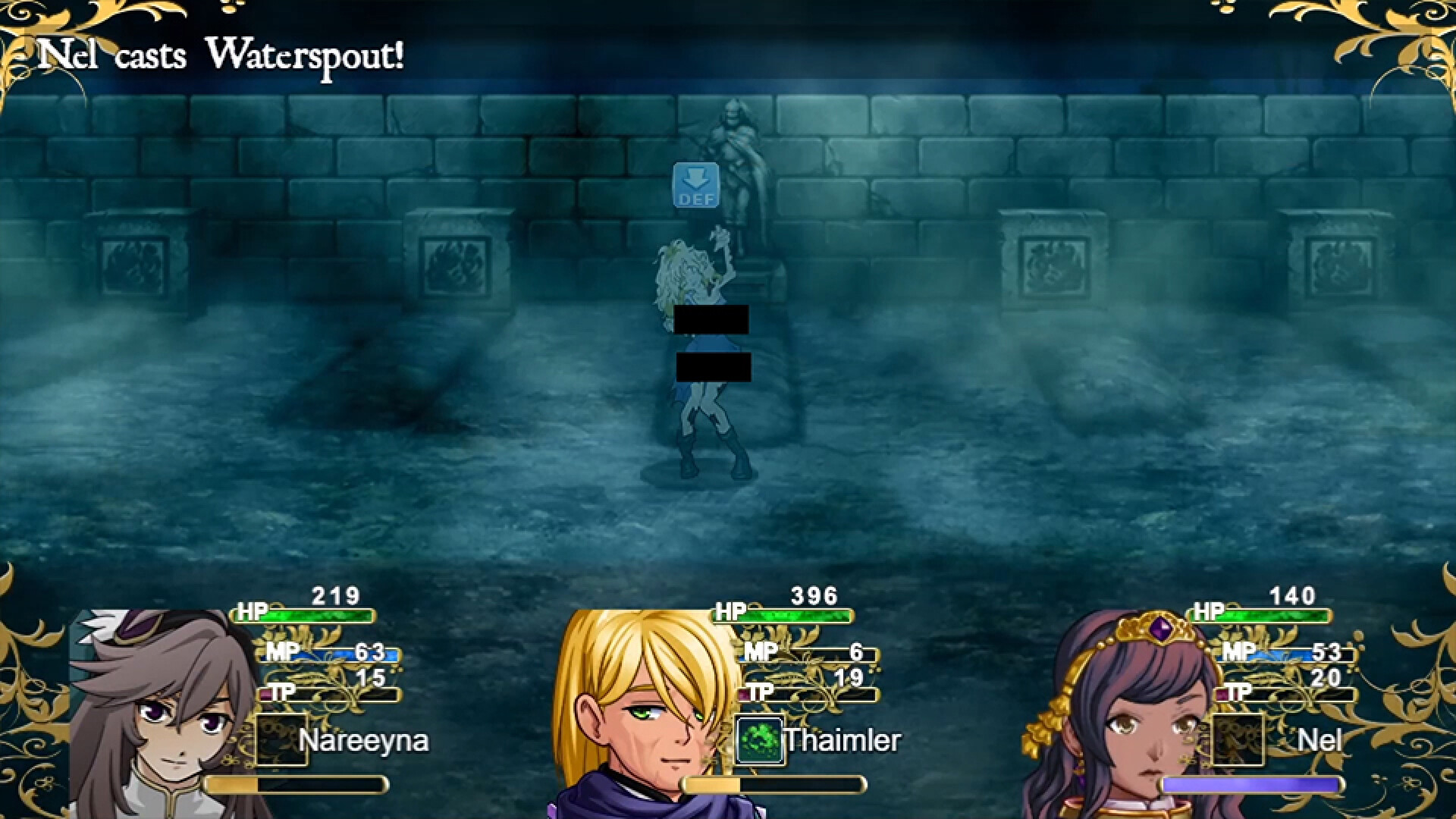Image resolution: width=1456 pixels, height=819 pixels.
Task: Click Thaimler's green status effect icon
Action: [x=760, y=741]
